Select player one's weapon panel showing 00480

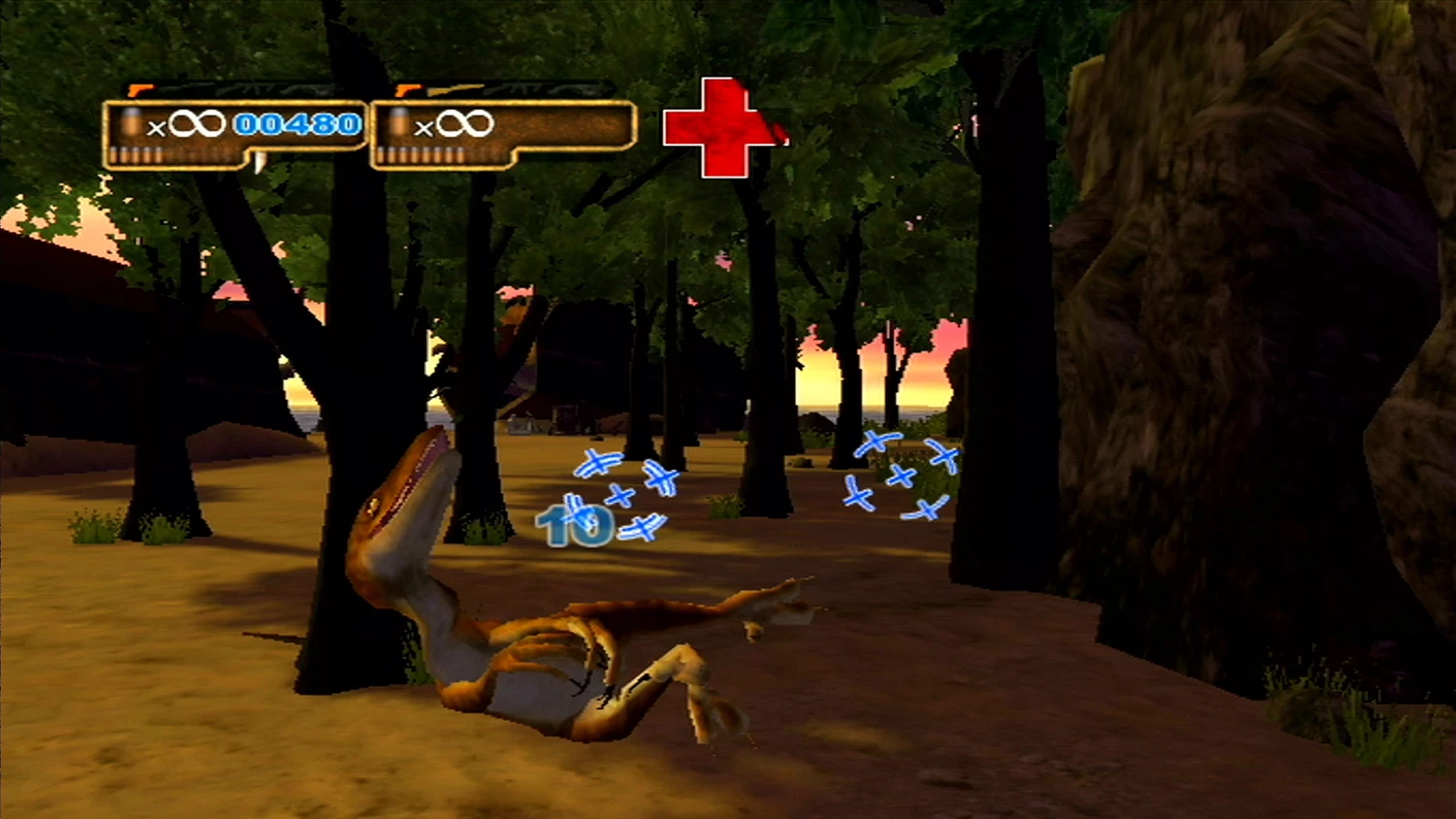[234, 133]
